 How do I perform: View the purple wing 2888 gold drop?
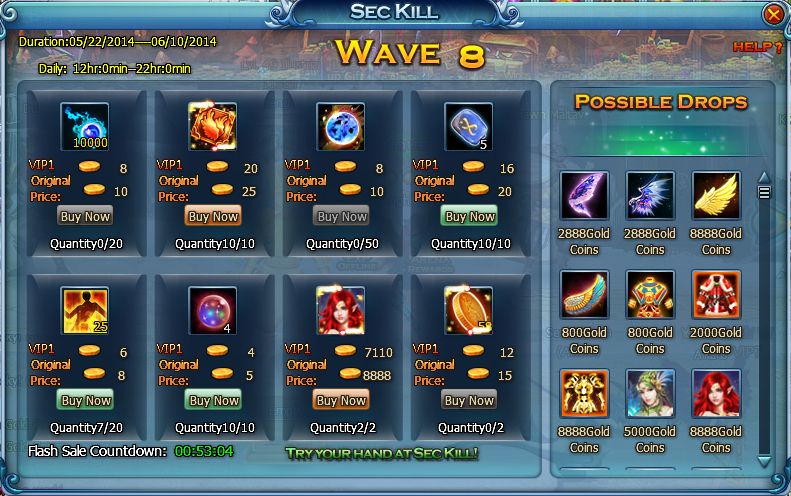click(584, 197)
